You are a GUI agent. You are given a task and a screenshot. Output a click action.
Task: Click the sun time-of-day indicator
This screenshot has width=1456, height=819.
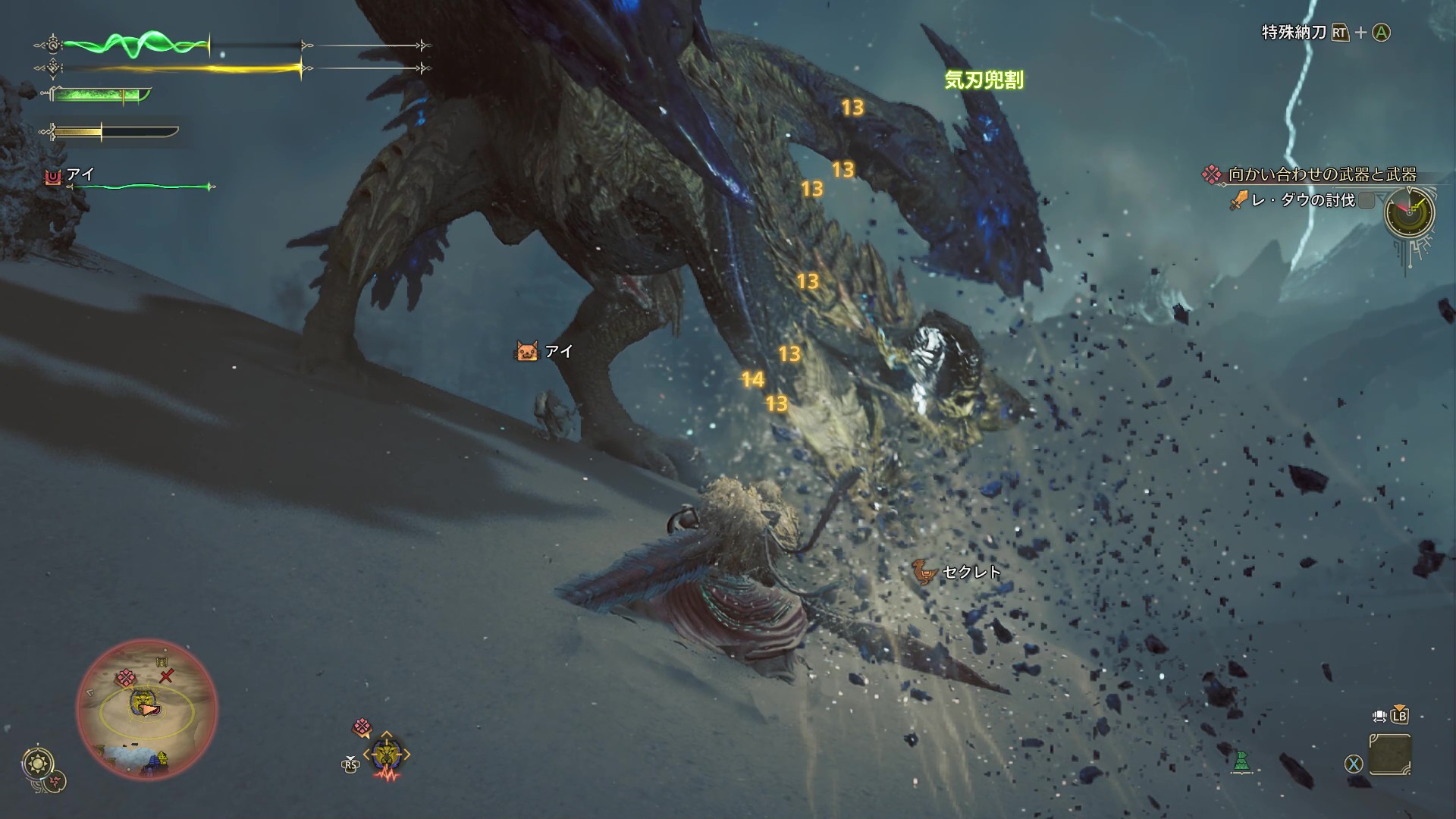coord(38,763)
